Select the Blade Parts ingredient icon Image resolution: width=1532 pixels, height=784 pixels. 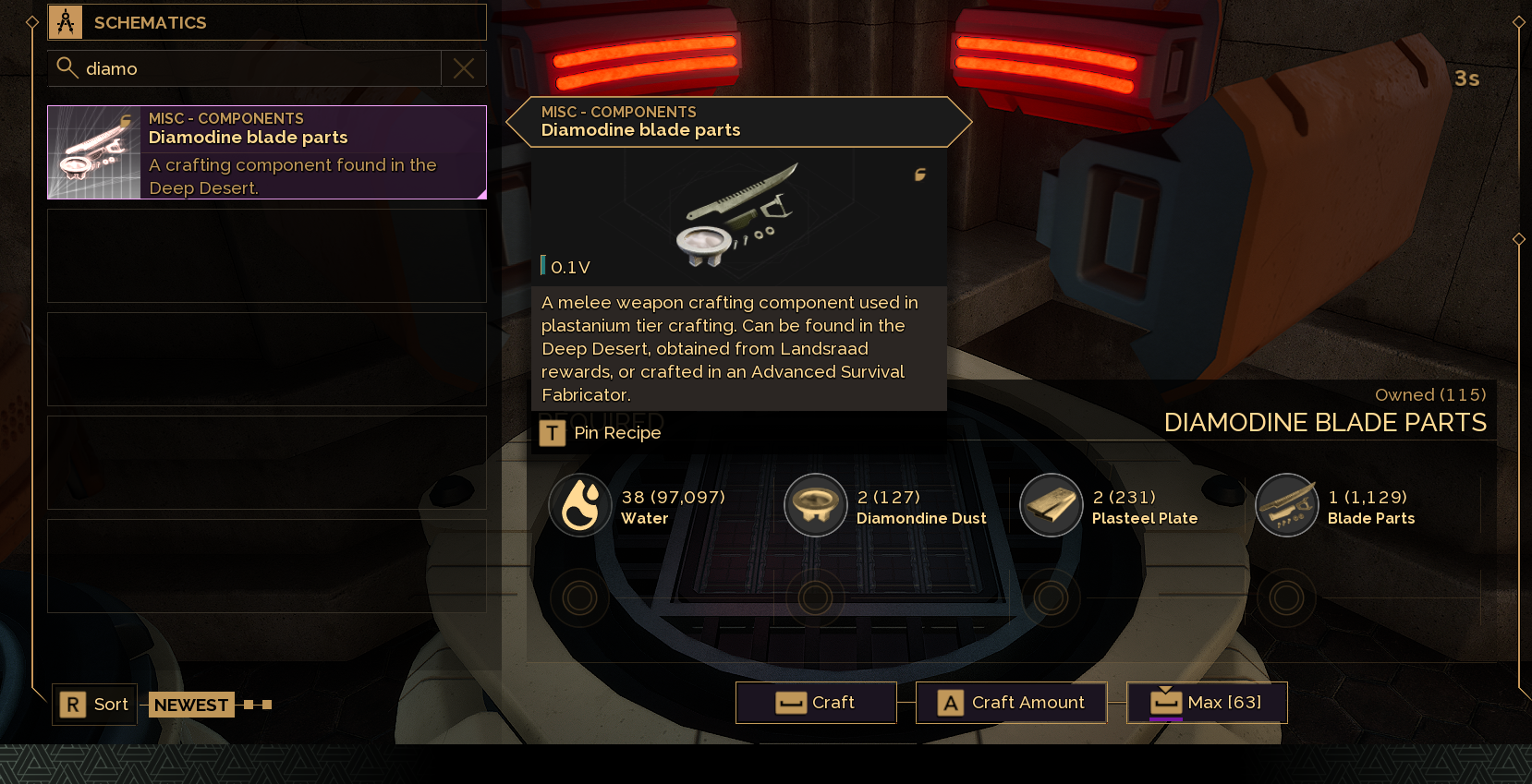click(1286, 505)
